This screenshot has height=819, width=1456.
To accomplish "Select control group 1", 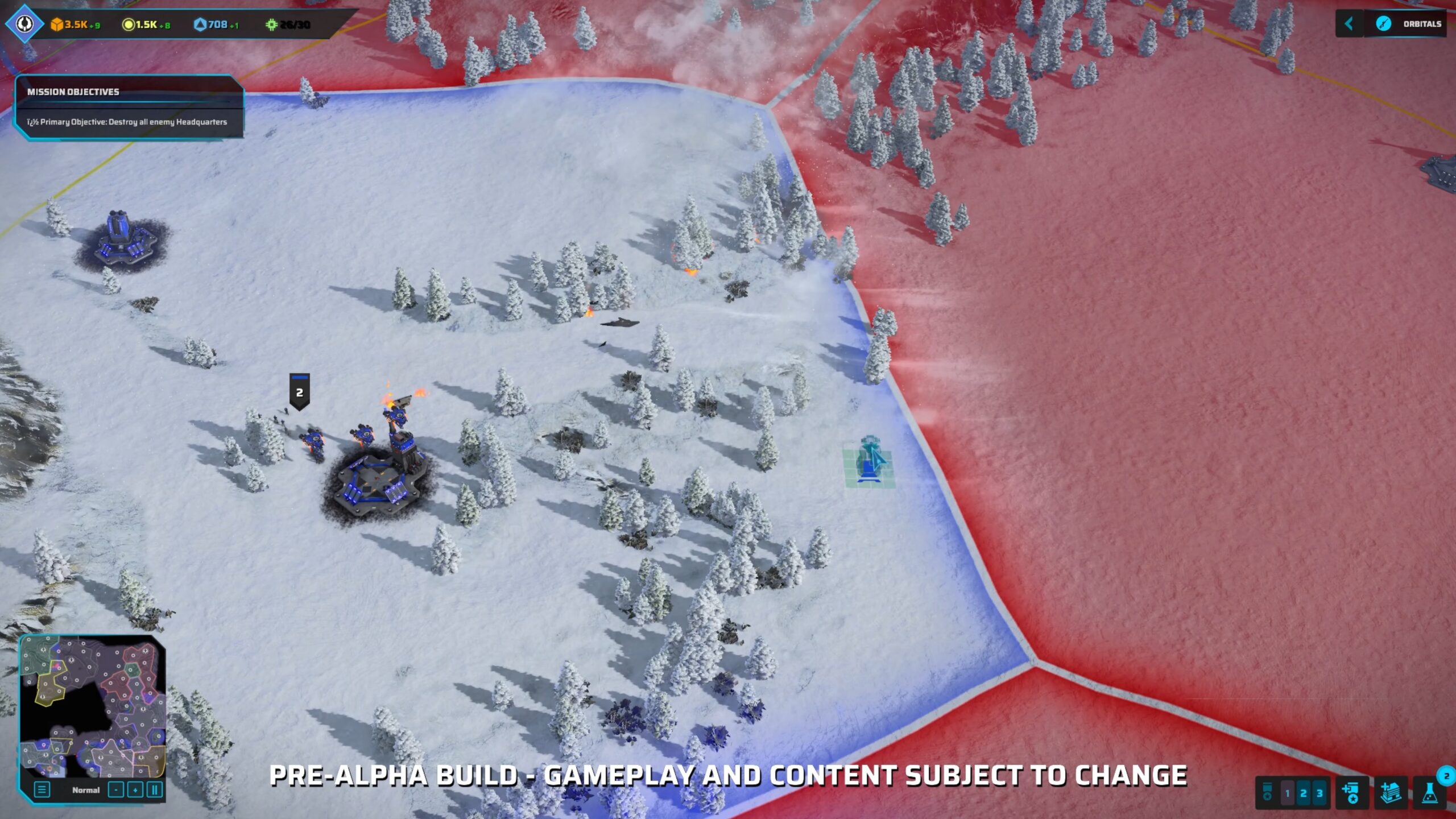I will pos(1288,793).
